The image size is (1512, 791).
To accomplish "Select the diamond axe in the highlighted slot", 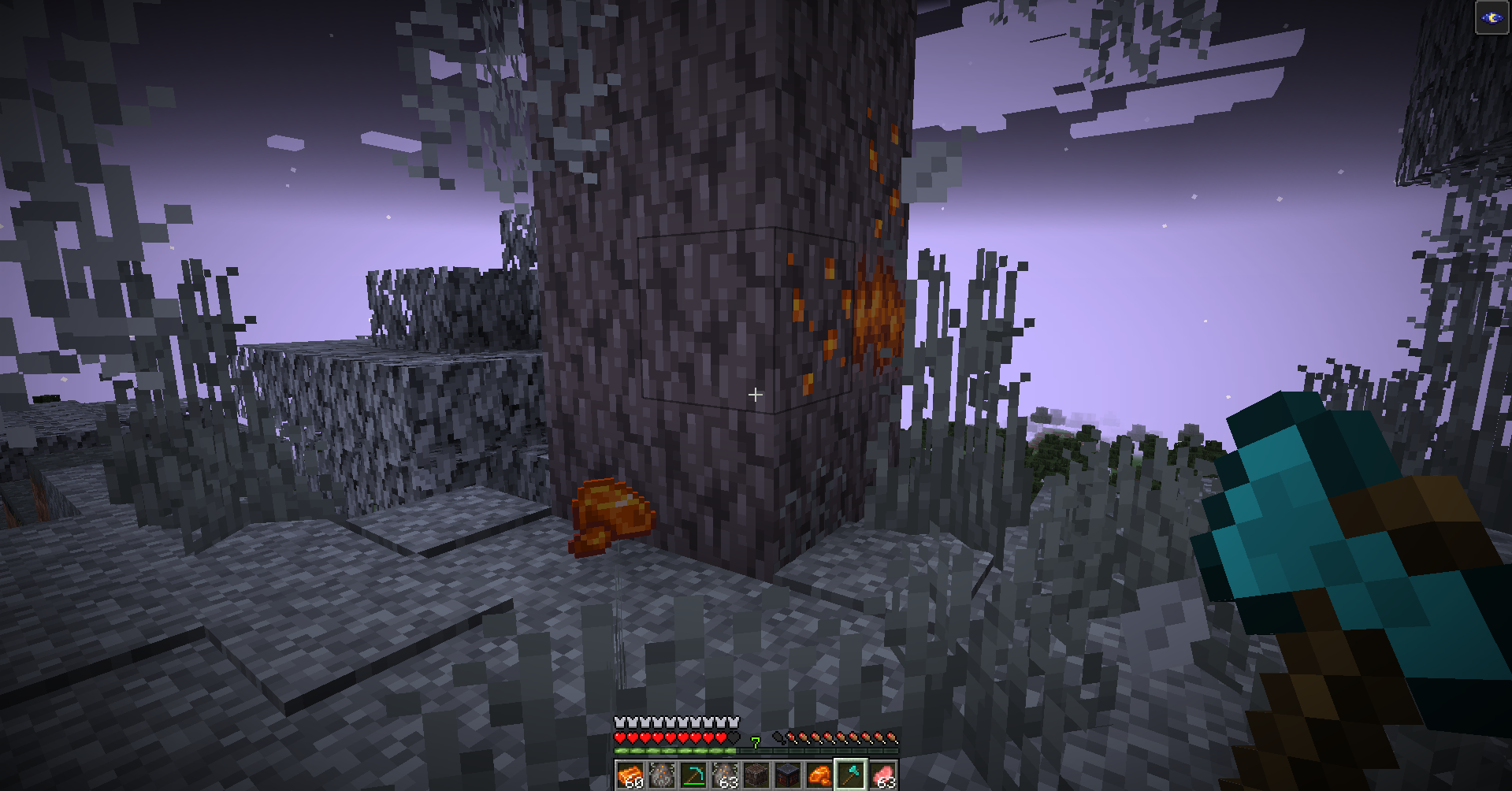I will 853,775.
